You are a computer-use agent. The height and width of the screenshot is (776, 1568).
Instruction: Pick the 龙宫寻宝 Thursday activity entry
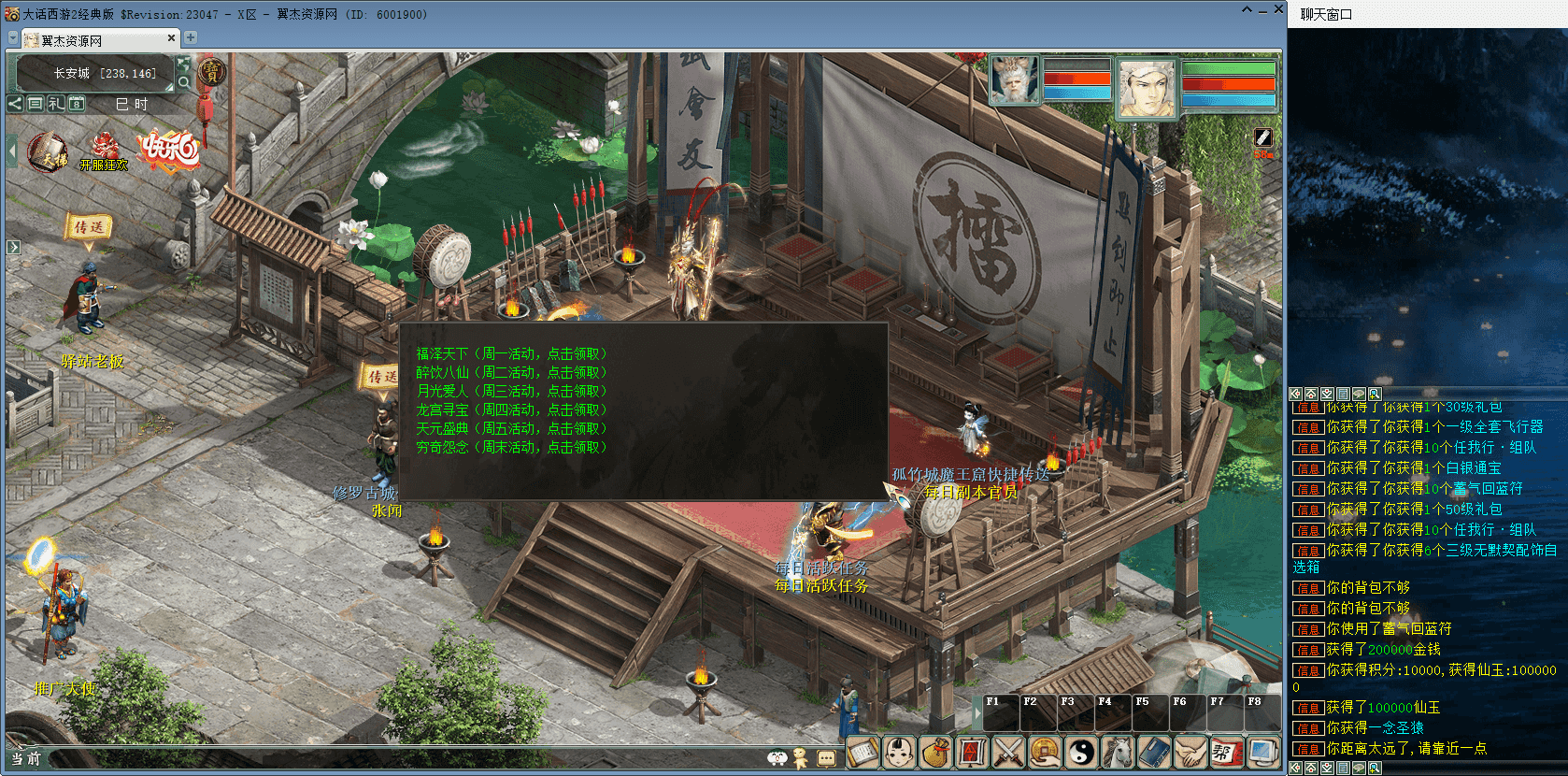pos(511,410)
